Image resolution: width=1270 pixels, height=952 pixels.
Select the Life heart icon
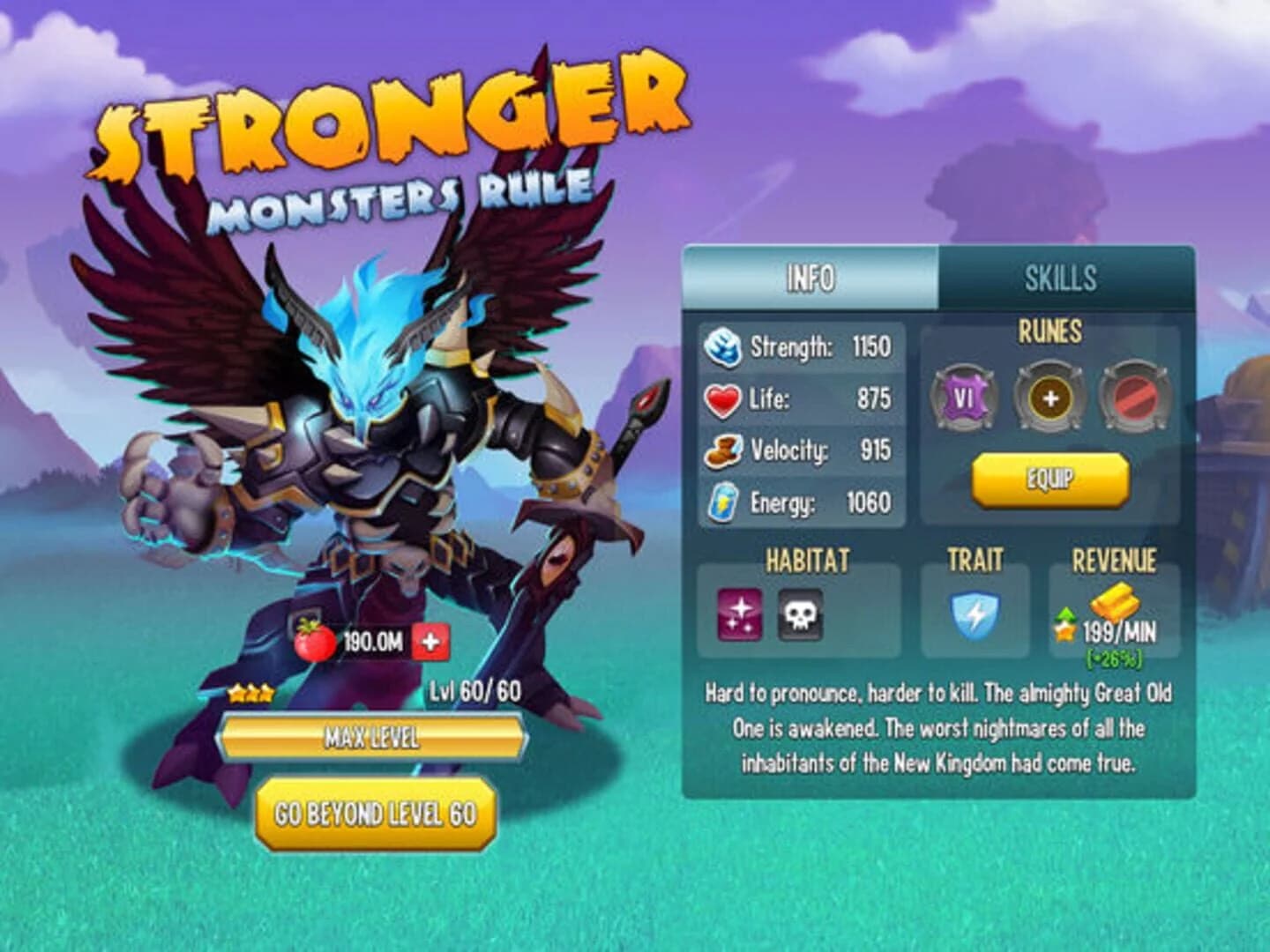723,398
